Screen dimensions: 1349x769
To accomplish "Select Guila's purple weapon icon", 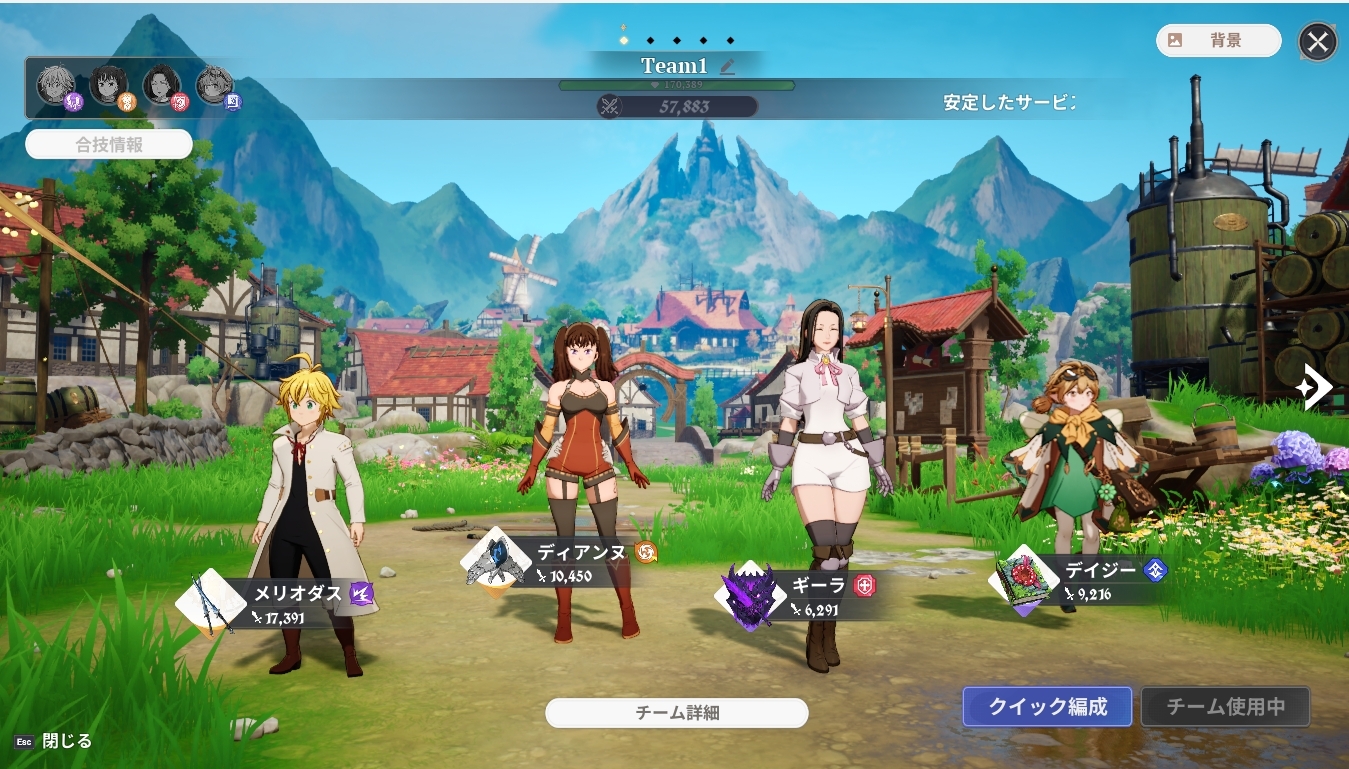I will (750, 596).
